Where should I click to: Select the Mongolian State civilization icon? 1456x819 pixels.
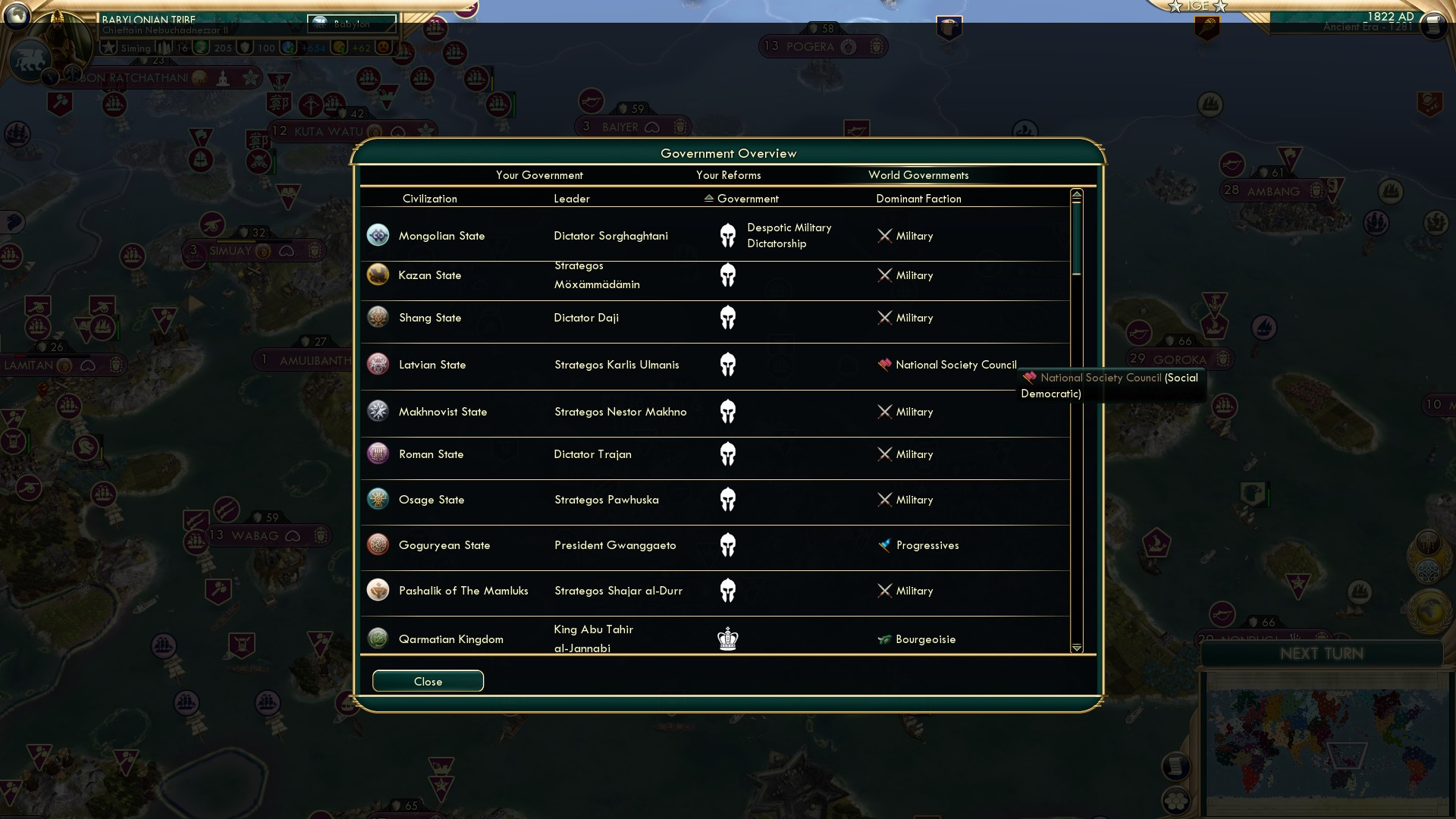click(378, 235)
